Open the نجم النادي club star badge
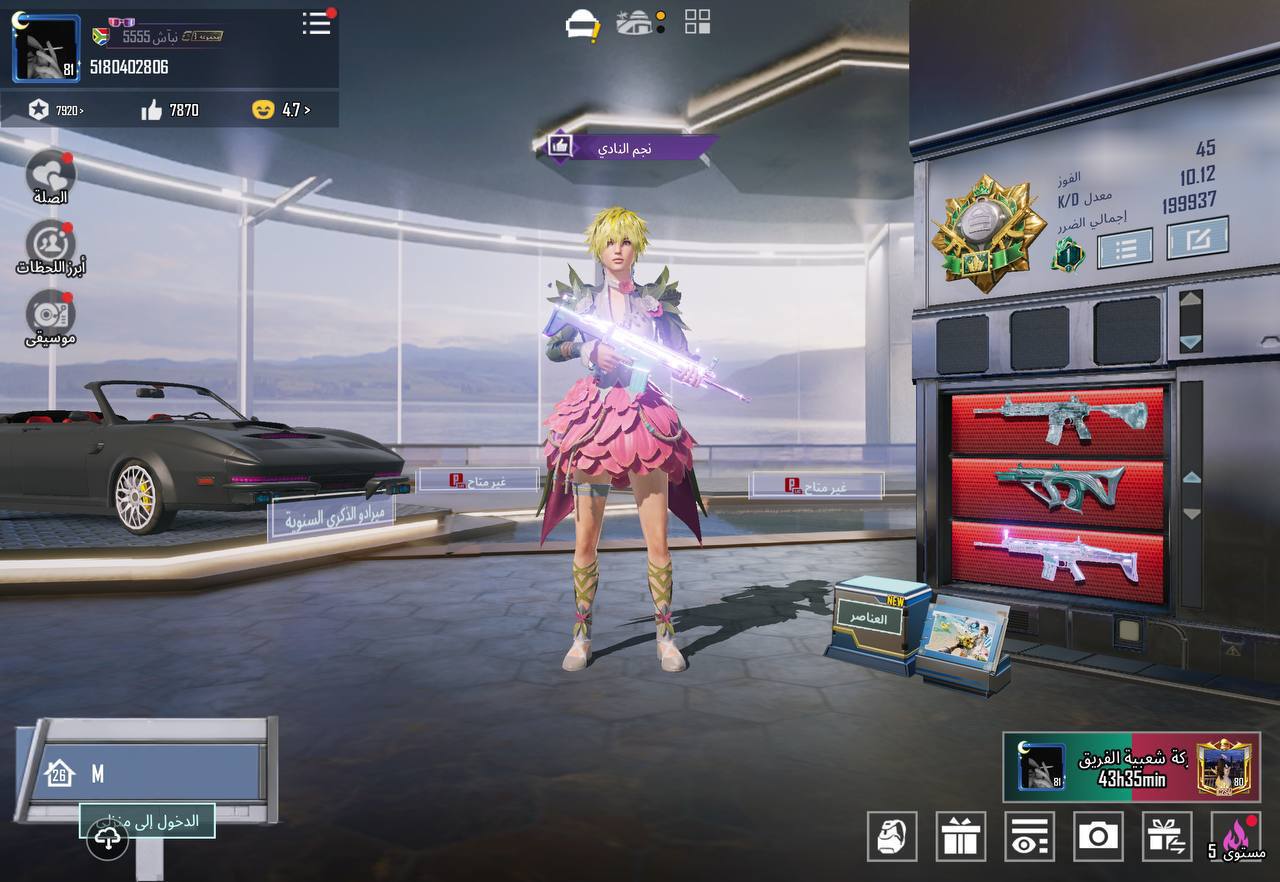 (x=625, y=148)
